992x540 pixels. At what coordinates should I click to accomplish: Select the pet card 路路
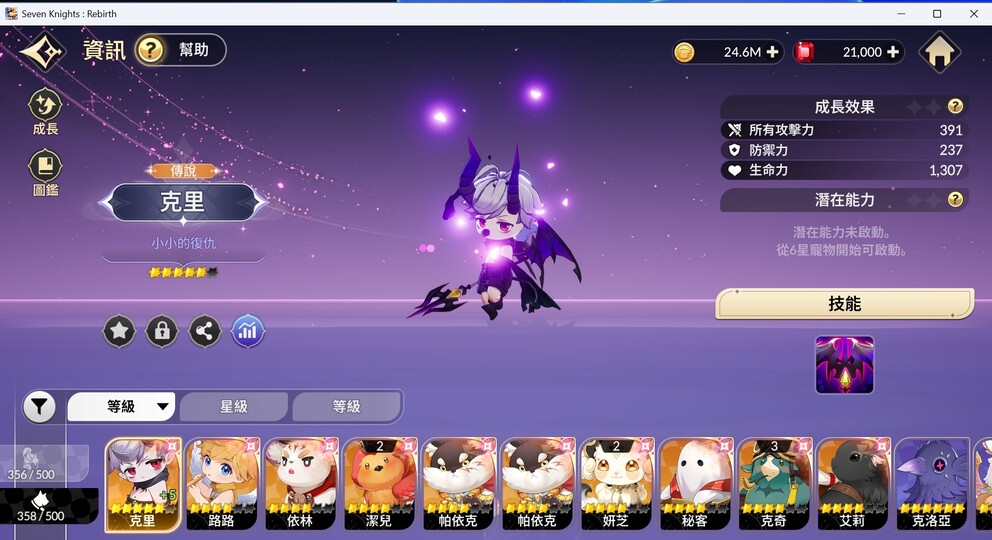pyautogui.click(x=222, y=484)
